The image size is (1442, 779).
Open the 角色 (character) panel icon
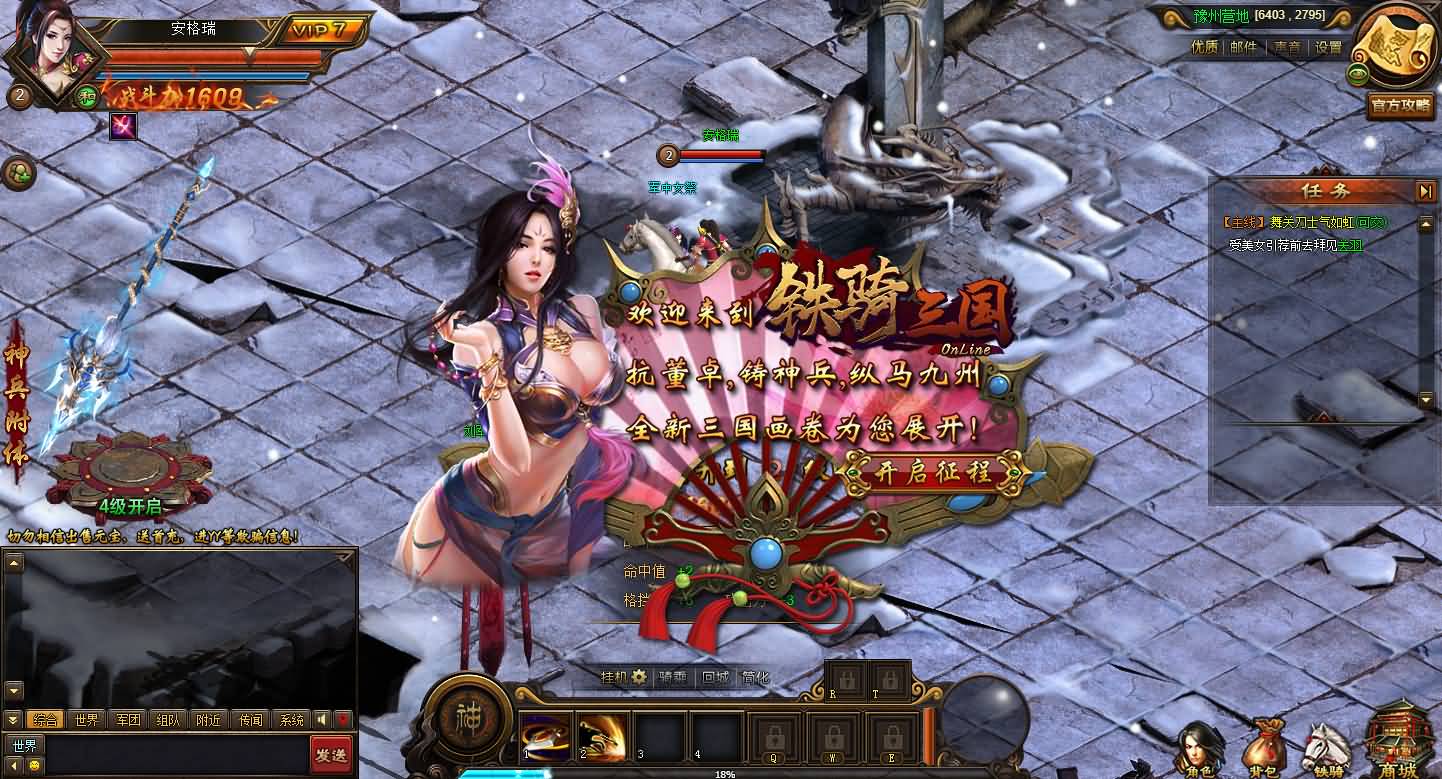(x=1203, y=745)
